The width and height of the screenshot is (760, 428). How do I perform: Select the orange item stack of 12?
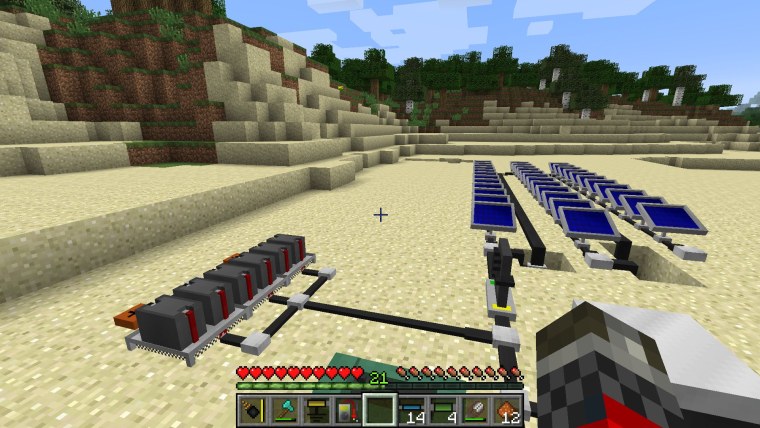[x=506, y=409]
